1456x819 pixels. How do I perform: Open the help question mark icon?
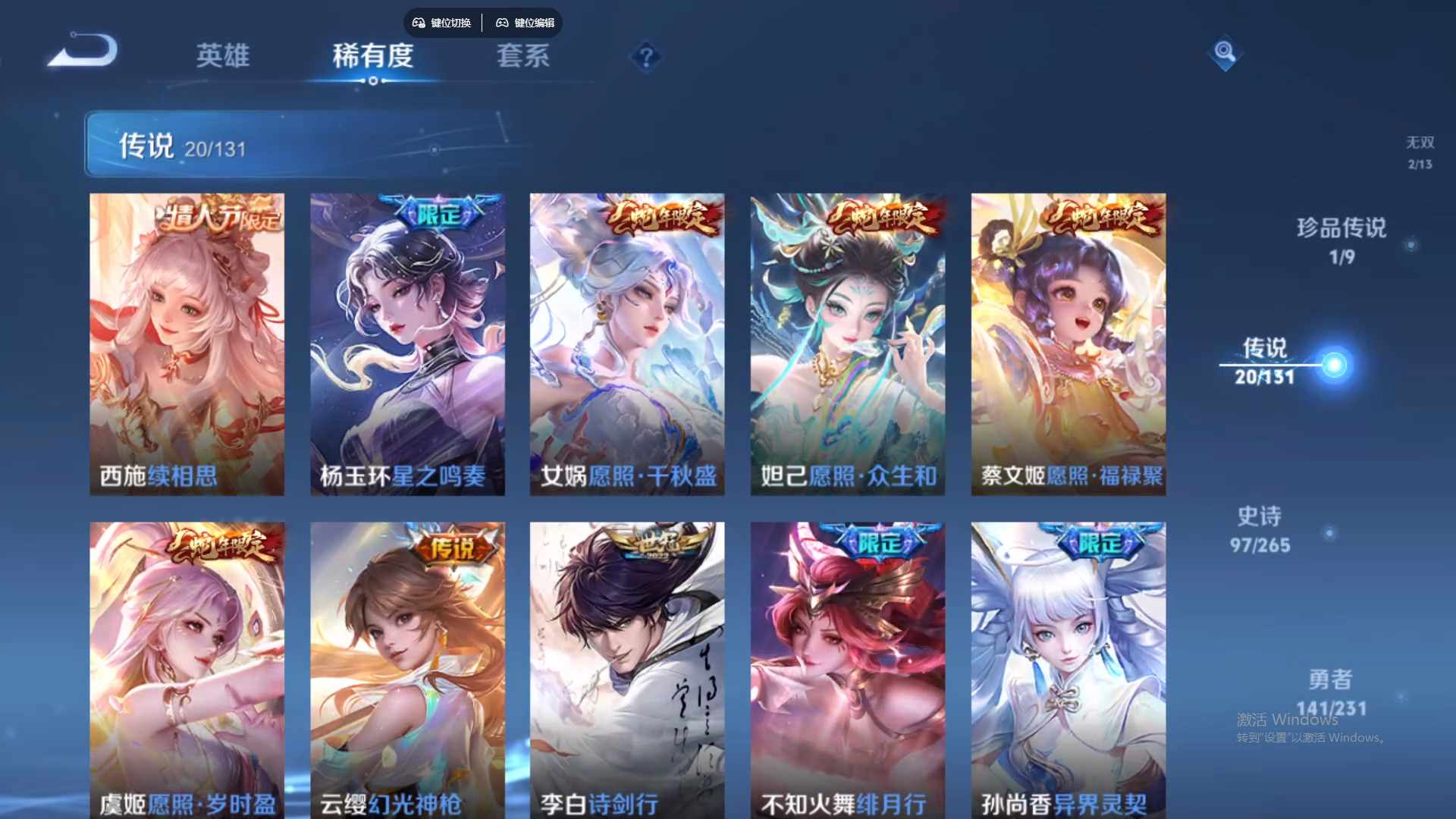645,57
